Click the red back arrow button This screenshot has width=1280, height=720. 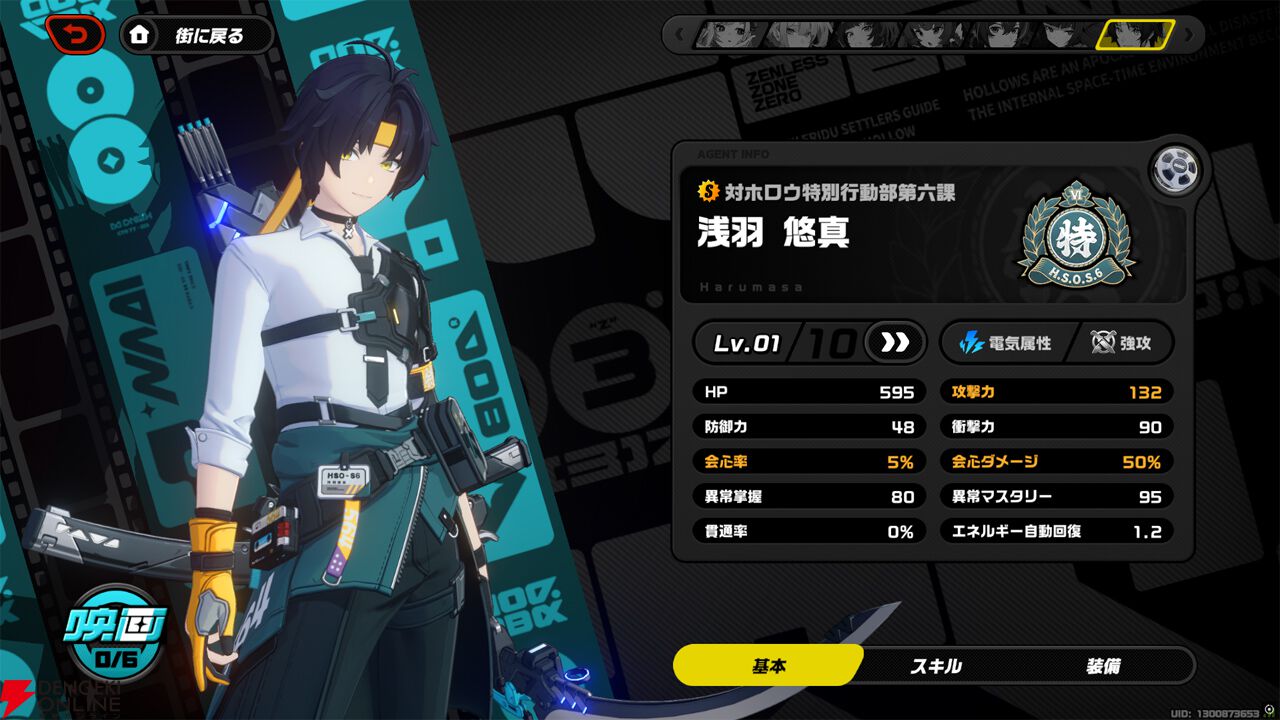point(74,36)
